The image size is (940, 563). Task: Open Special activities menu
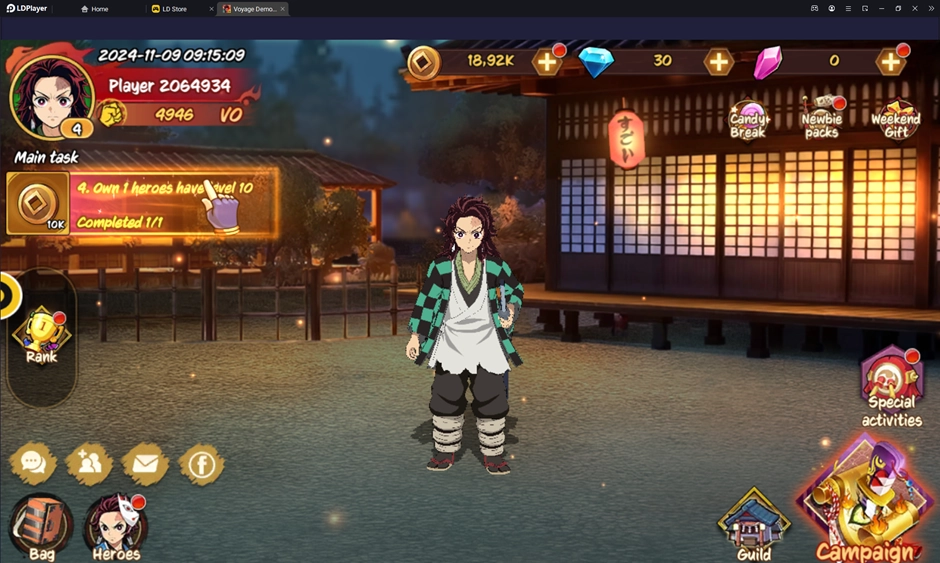(x=891, y=385)
